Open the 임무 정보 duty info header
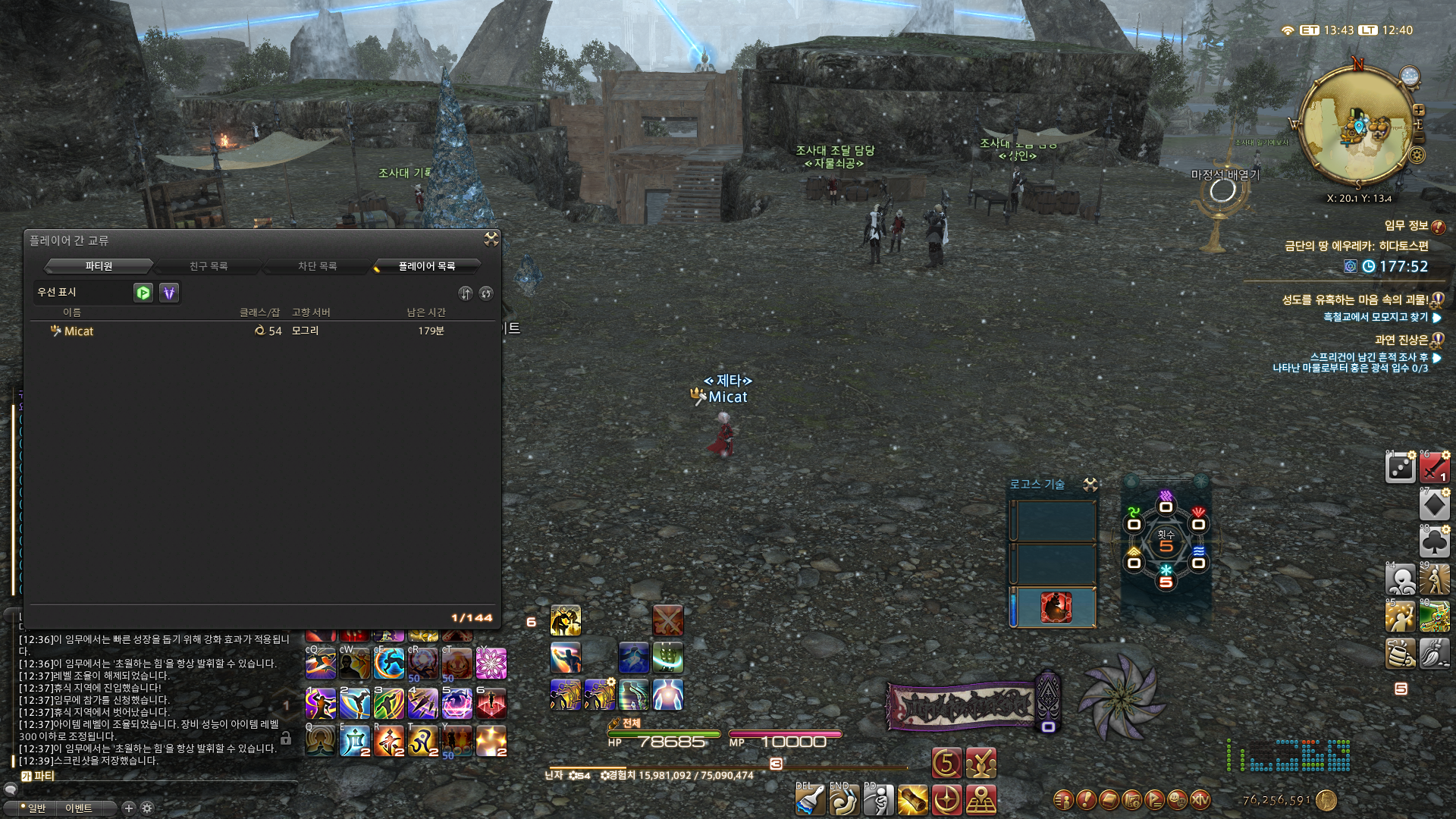Viewport: 1456px width, 819px height. pyautogui.click(x=1407, y=225)
